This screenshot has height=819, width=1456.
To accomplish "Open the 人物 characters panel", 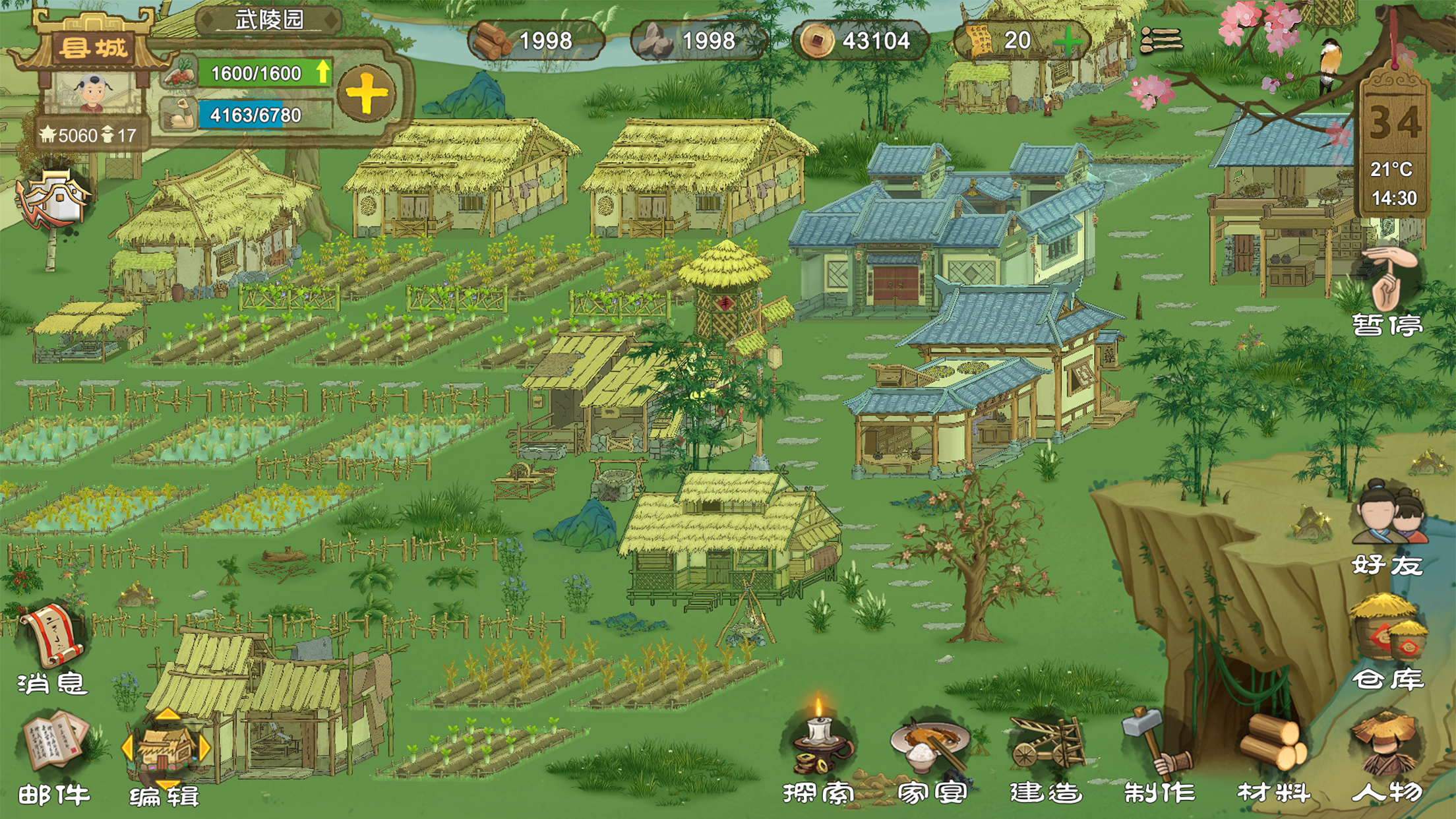I will tap(1386, 752).
